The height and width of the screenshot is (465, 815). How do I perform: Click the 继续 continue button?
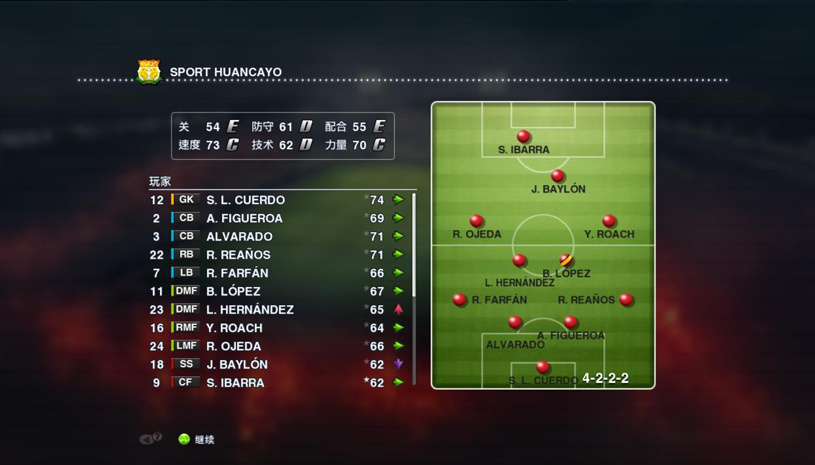pyautogui.click(x=196, y=439)
